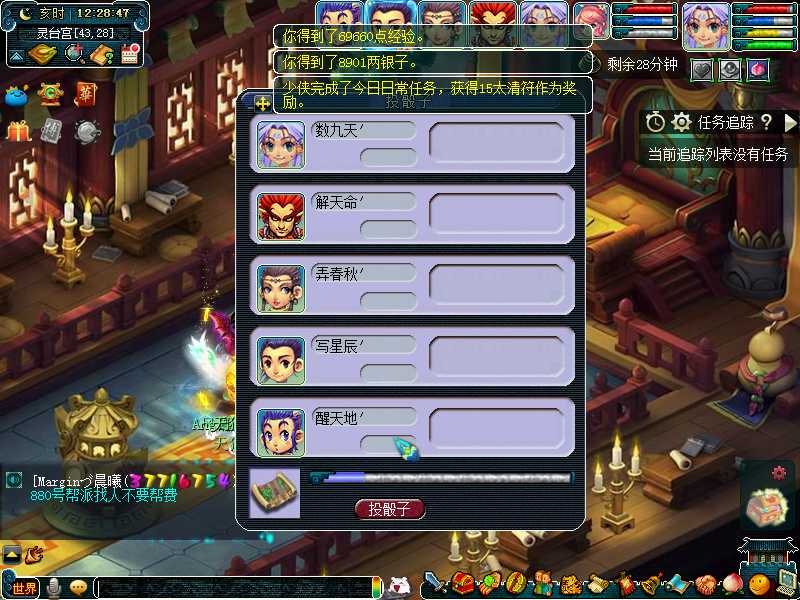This screenshot has width=800, height=600.
Task: Click the blue slime mascot icon
Action: point(17,96)
